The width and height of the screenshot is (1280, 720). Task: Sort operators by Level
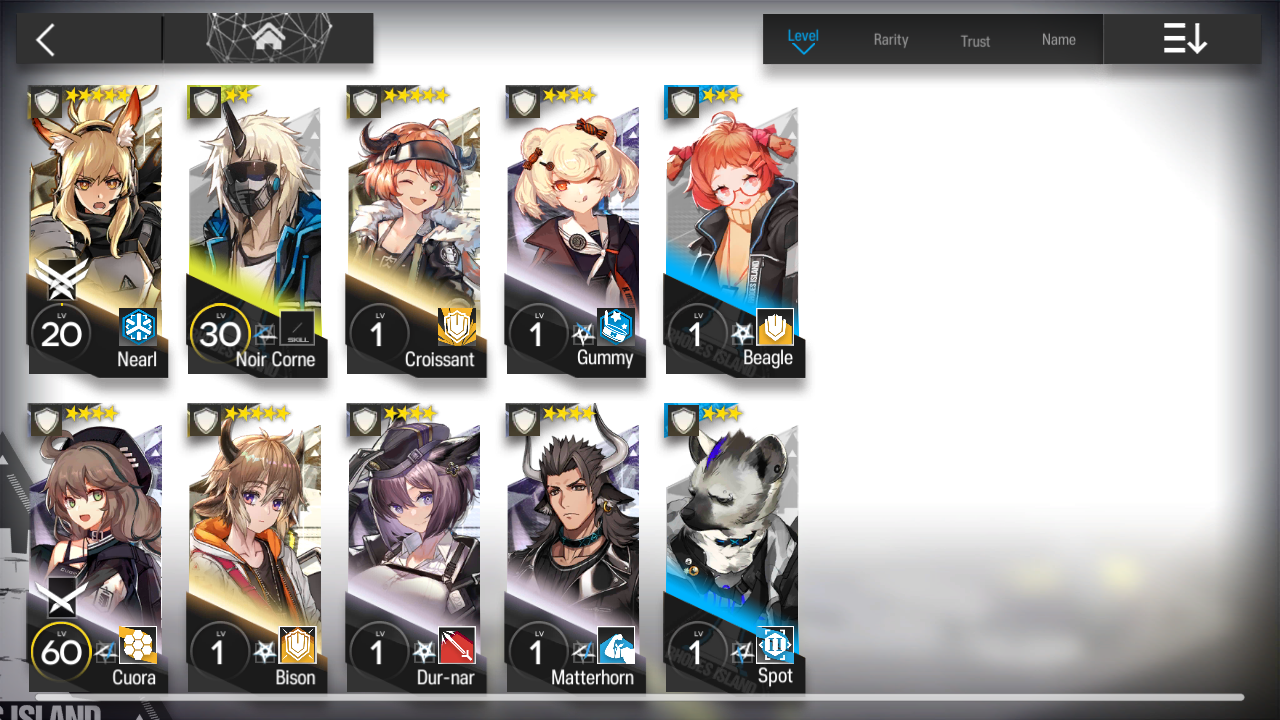tap(803, 39)
